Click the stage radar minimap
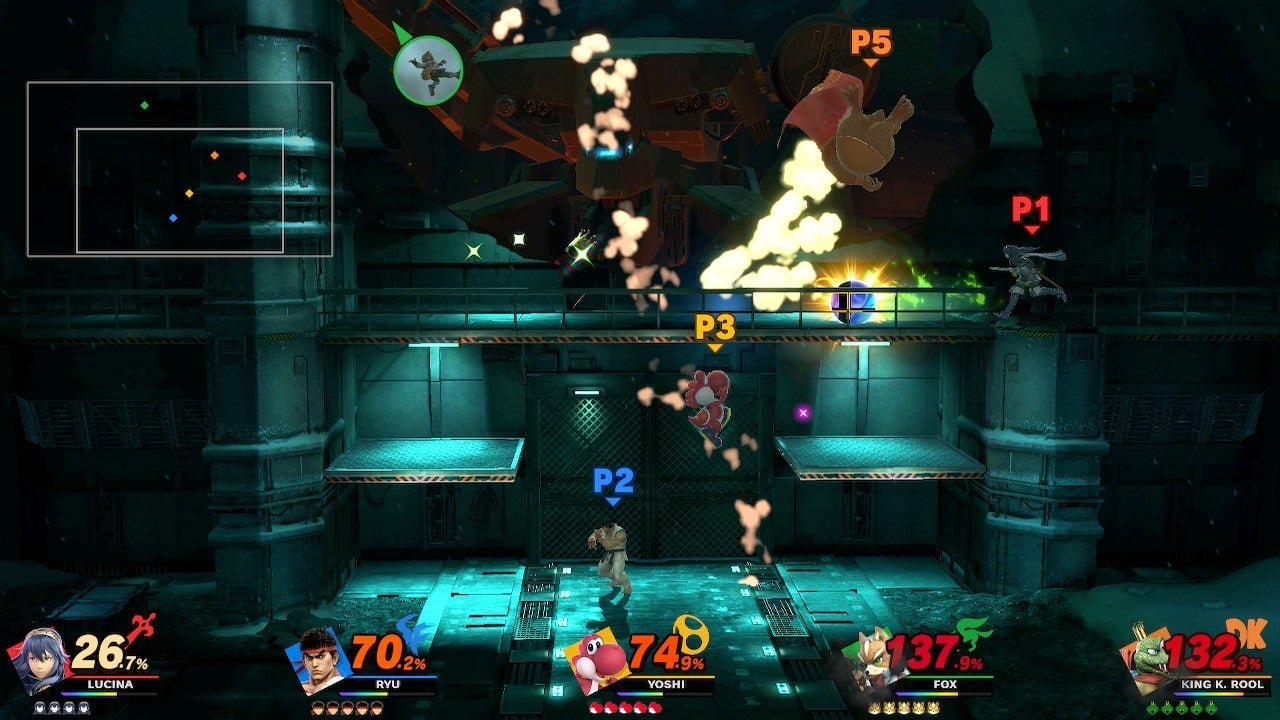The image size is (1280, 720). pos(180,169)
